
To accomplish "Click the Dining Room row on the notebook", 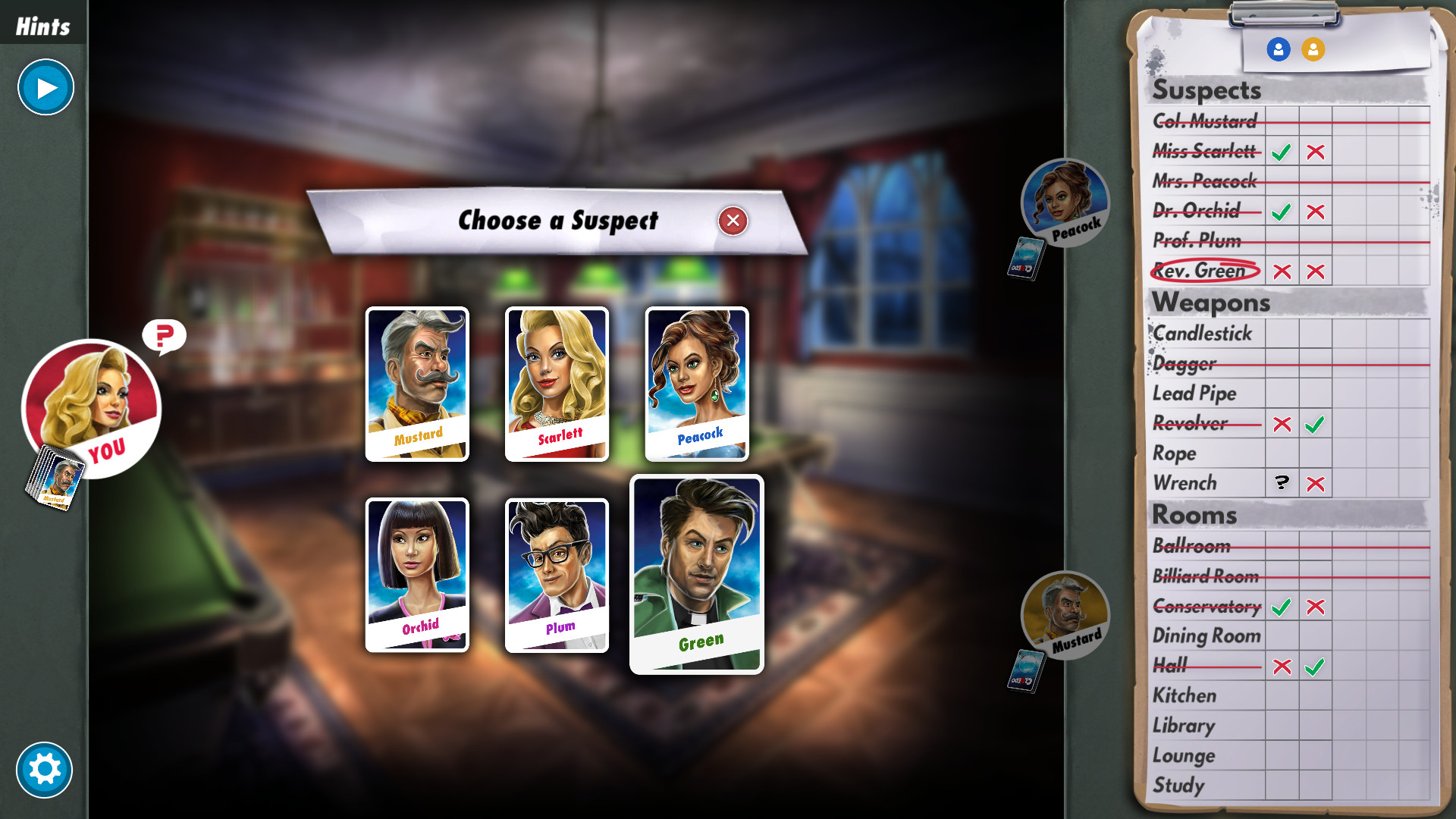I will click(1207, 635).
